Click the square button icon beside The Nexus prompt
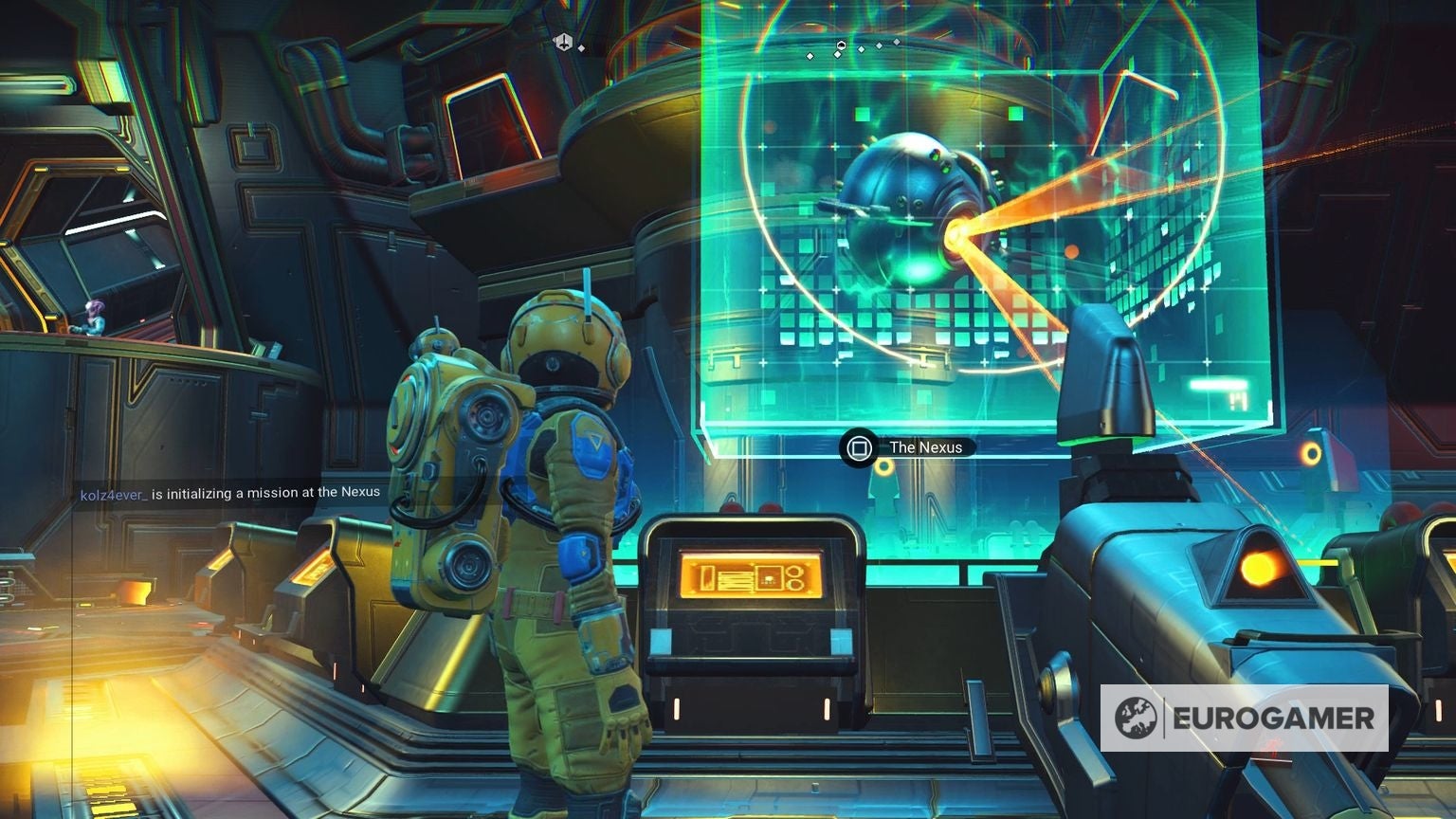1456x819 pixels. click(x=860, y=447)
